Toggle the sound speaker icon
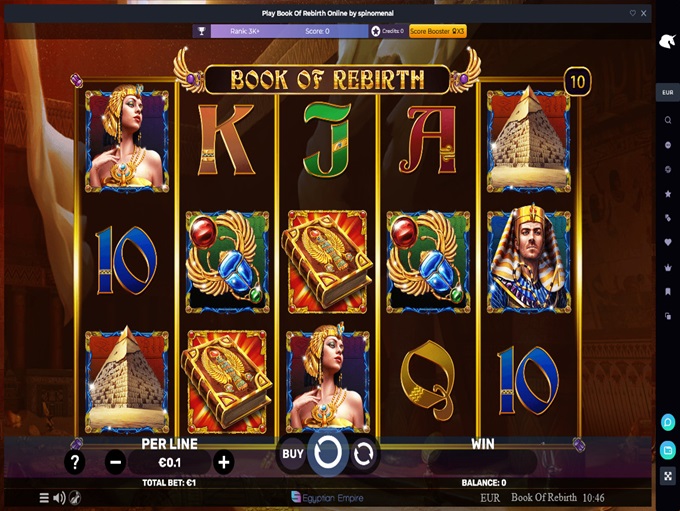Image resolution: width=680 pixels, height=511 pixels. [x=59, y=497]
